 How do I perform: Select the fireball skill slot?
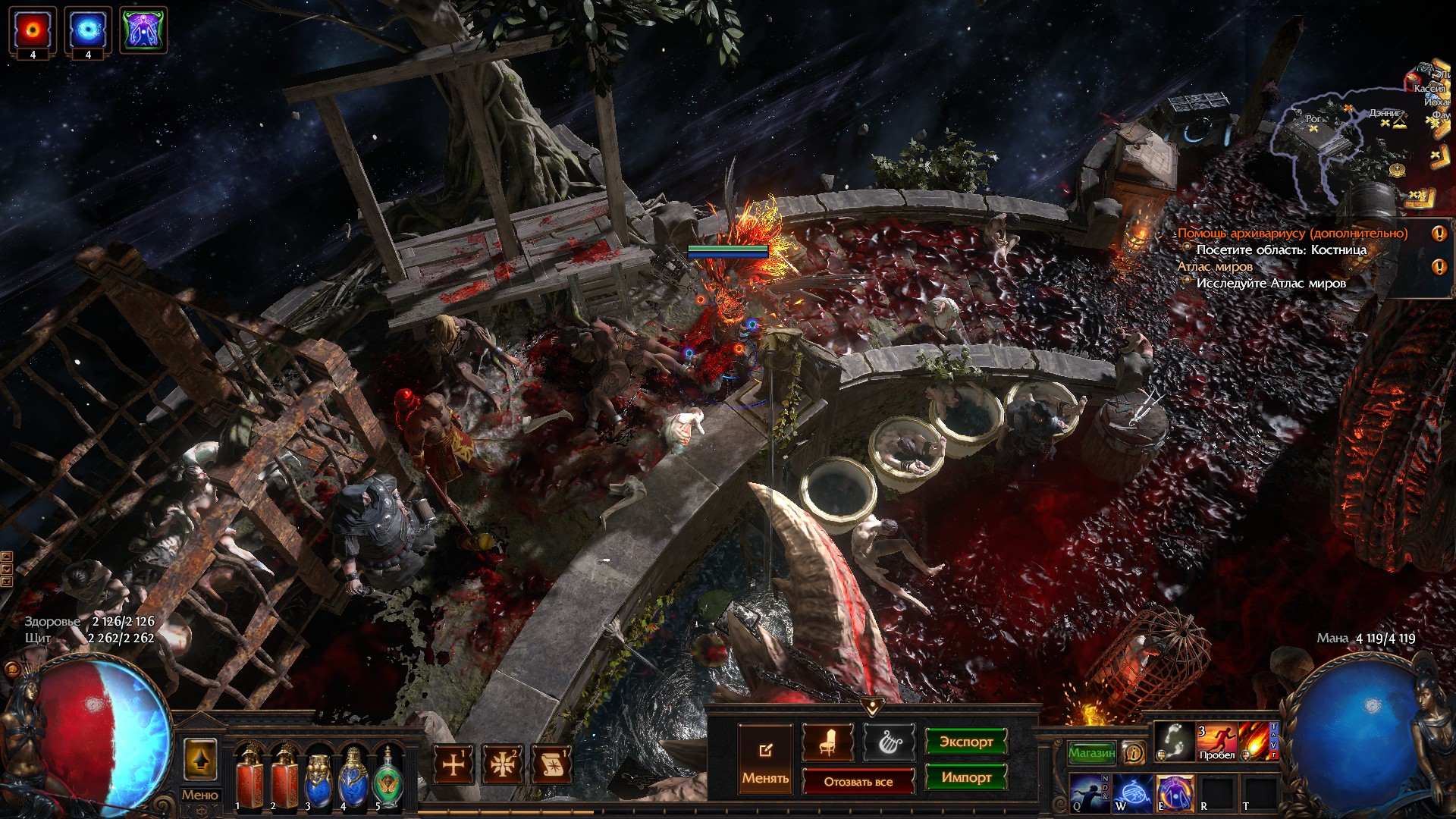(1257, 741)
